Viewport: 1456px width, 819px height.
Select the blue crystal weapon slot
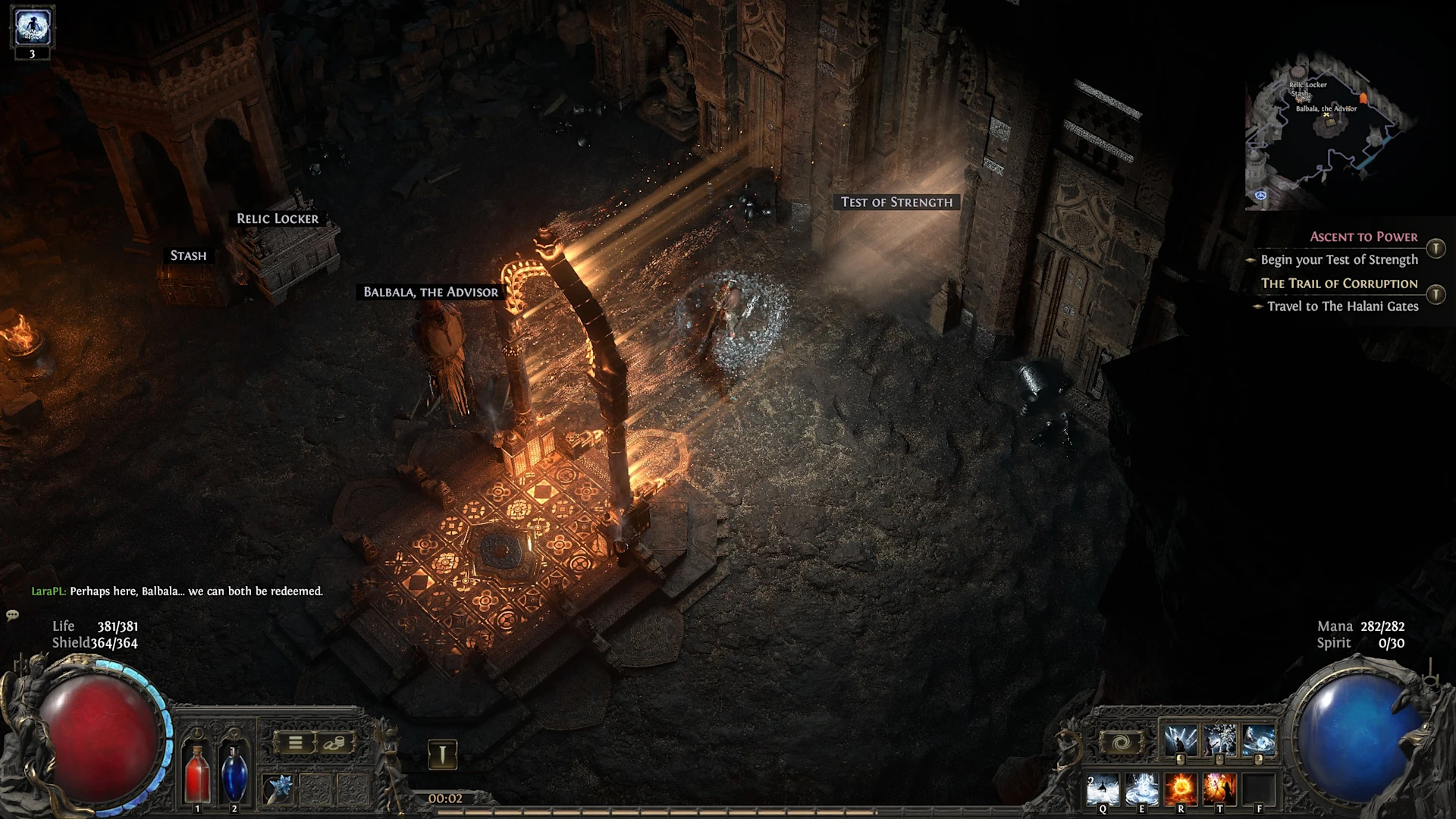tap(278, 789)
